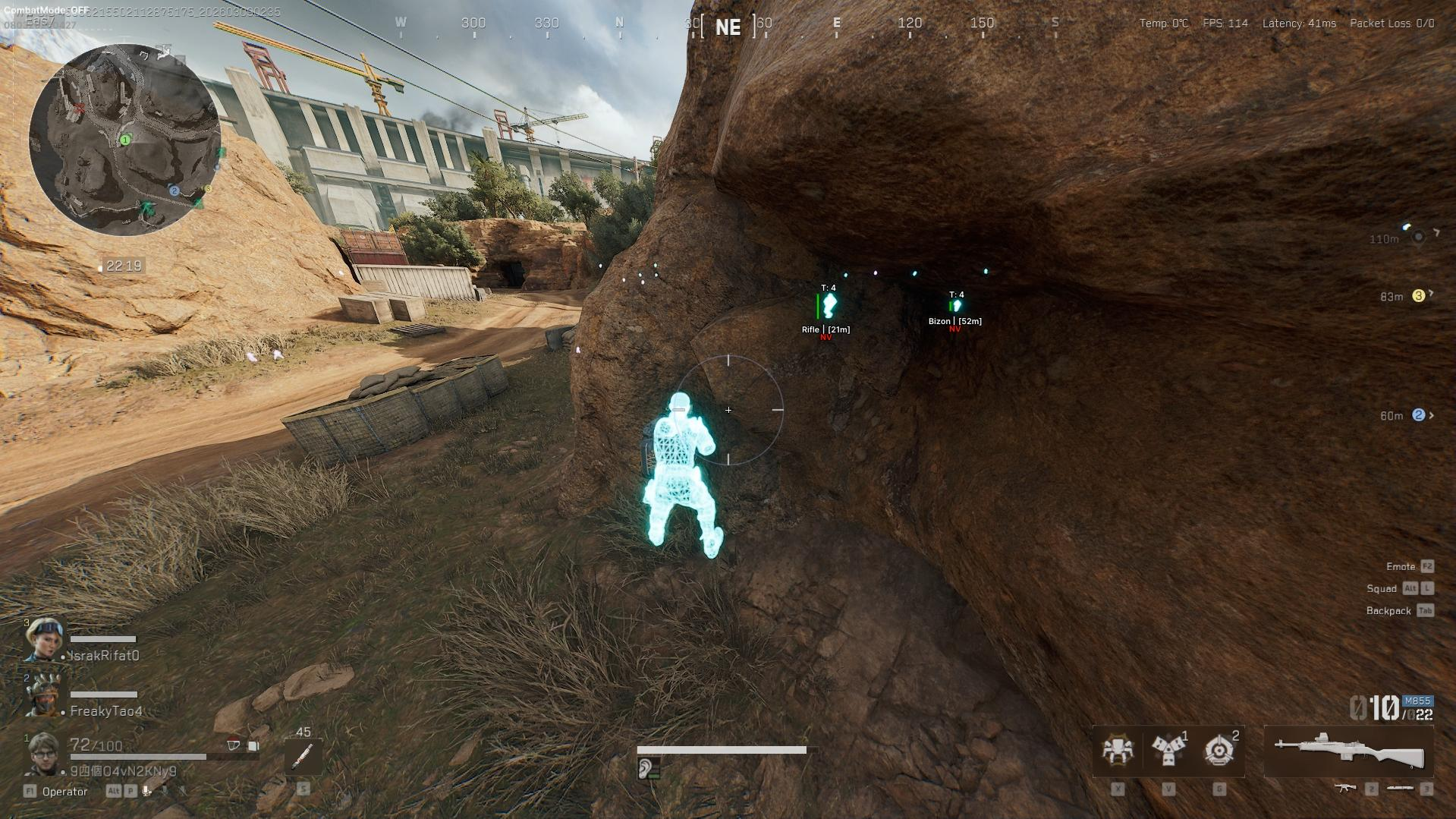Toggle the microphone voice icon
1456x819 pixels.
click(147, 791)
